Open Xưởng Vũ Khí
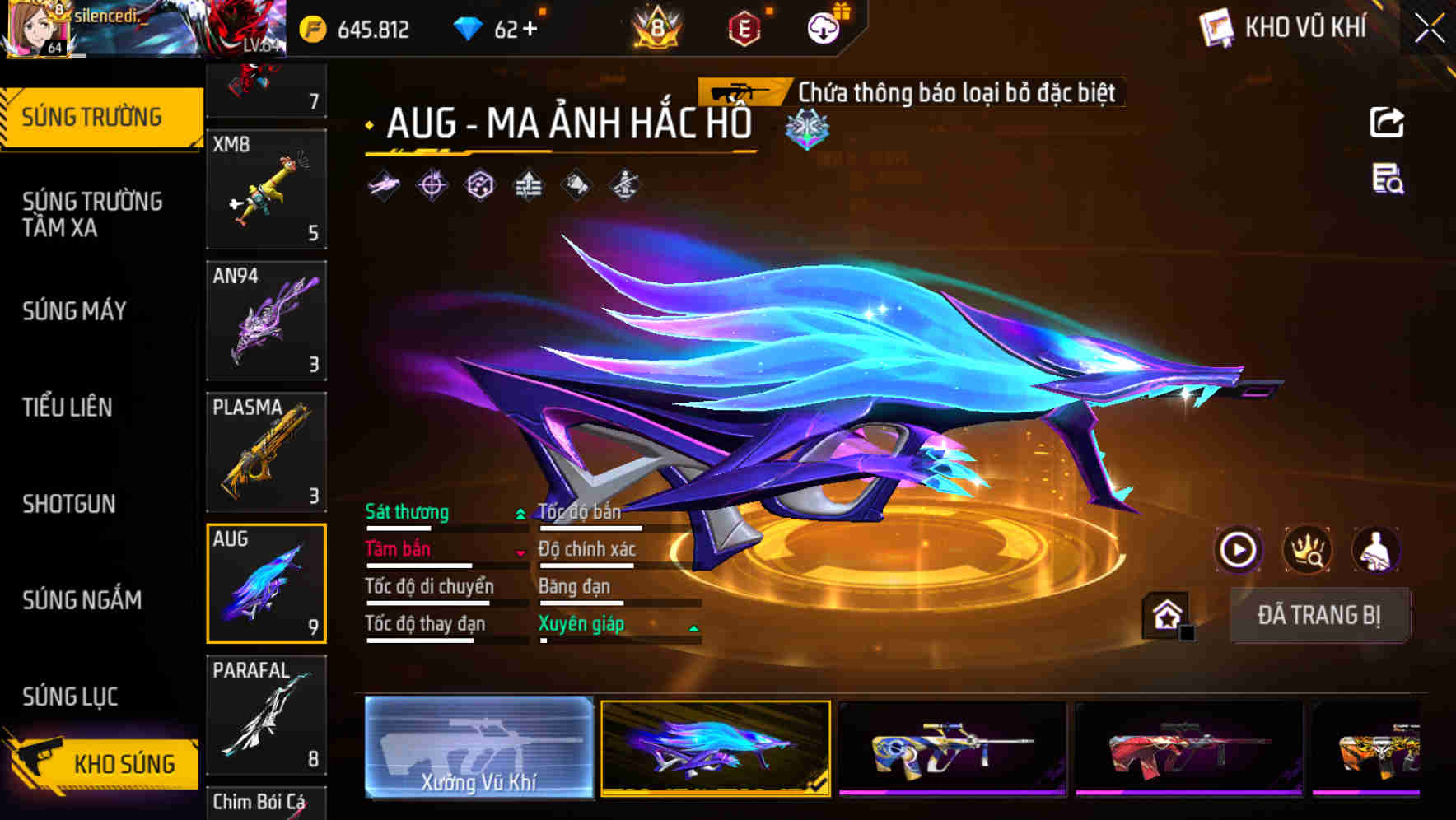This screenshot has height=820, width=1456. [x=478, y=748]
